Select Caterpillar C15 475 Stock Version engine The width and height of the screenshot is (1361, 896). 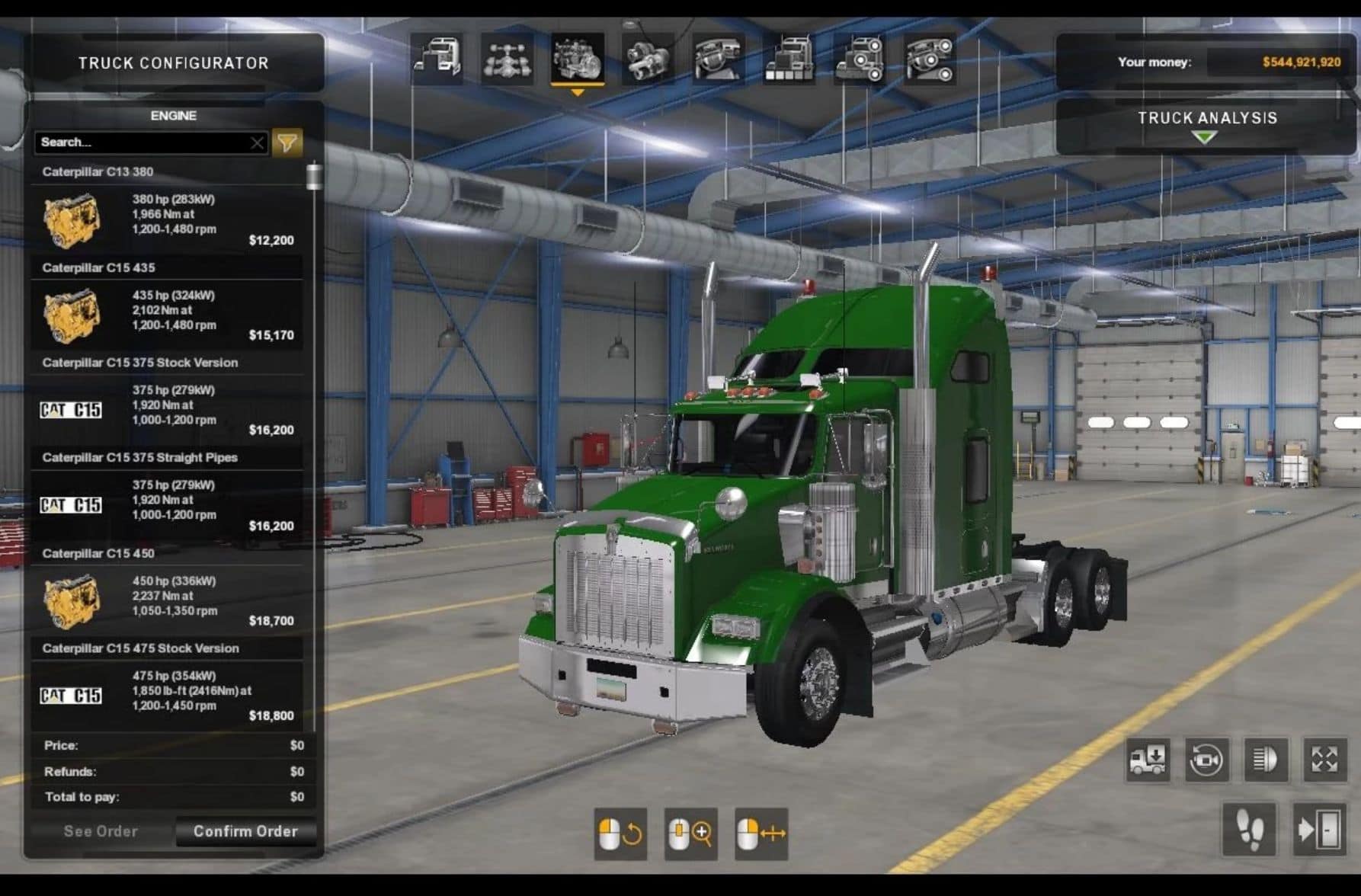tap(168, 695)
